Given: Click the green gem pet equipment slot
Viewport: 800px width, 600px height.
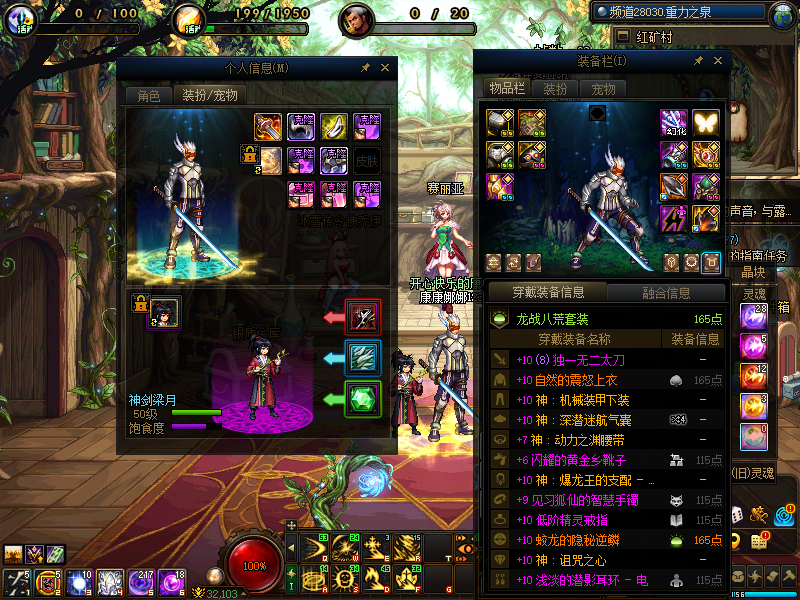Looking at the screenshot, I should coord(362,399).
